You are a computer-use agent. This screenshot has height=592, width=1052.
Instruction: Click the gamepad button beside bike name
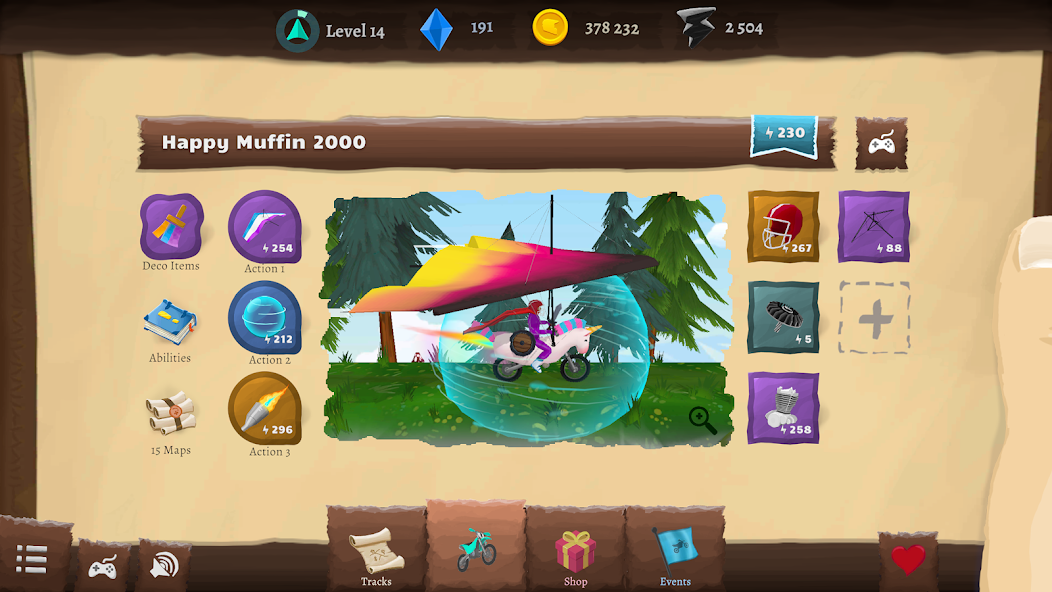pos(881,144)
